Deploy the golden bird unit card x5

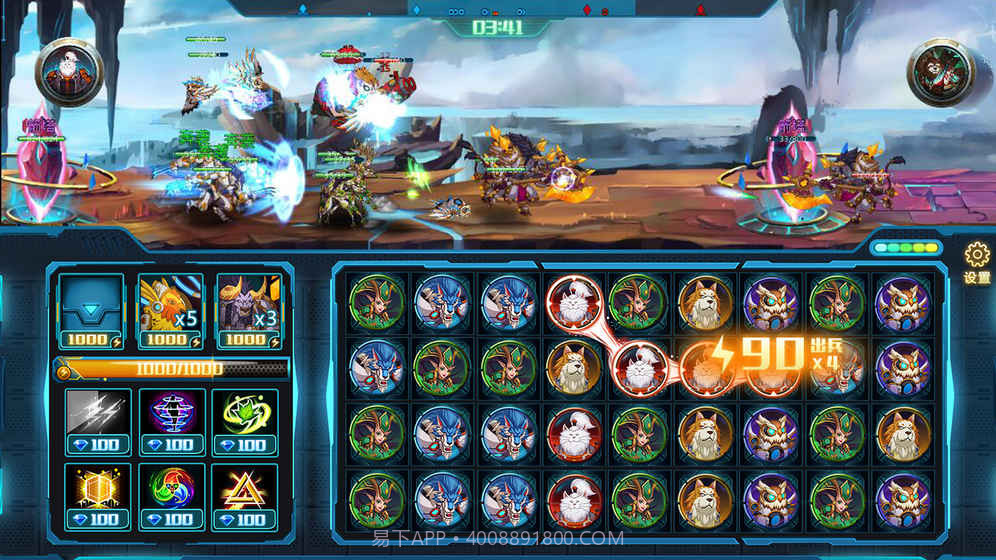[169, 306]
